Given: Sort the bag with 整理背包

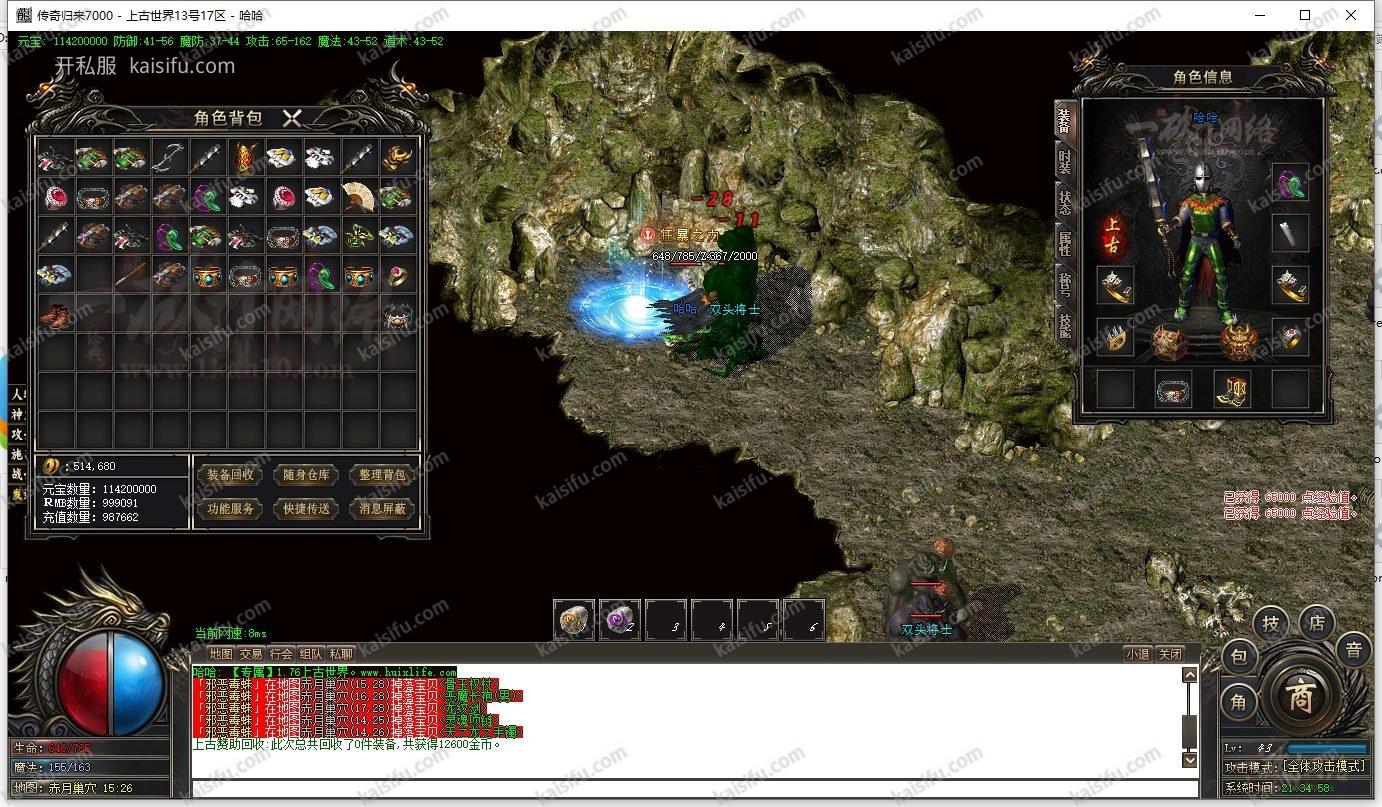Looking at the screenshot, I should pos(382,475).
